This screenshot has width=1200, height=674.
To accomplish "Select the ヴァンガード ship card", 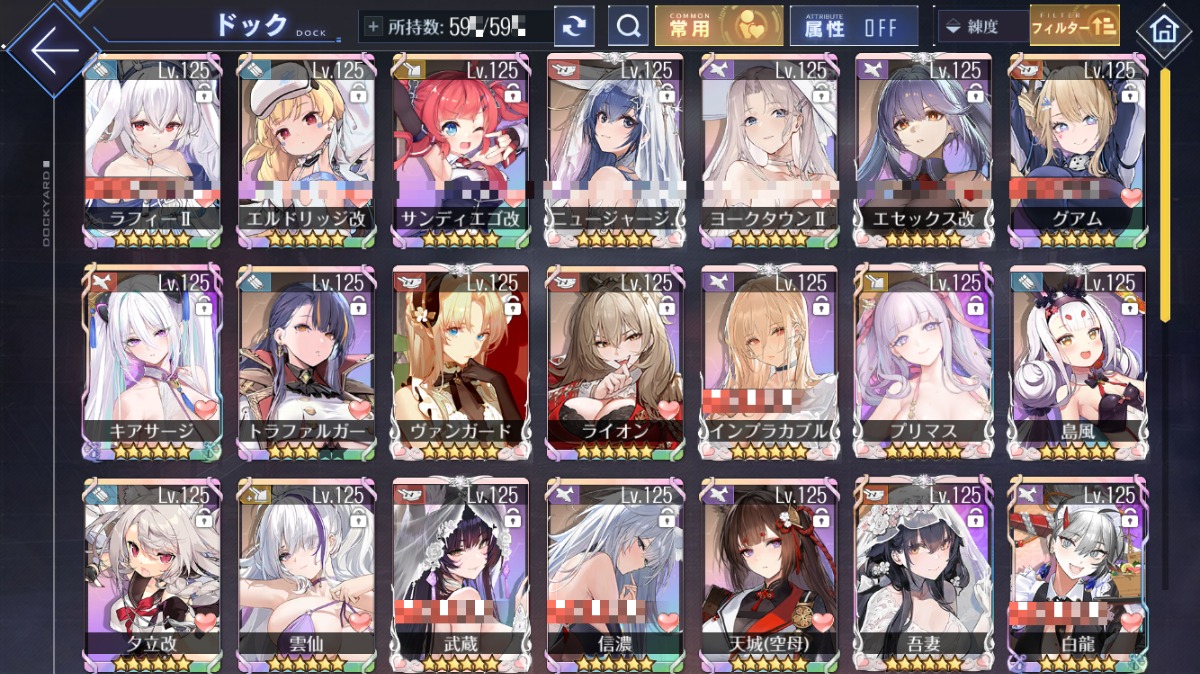I will 461,360.
